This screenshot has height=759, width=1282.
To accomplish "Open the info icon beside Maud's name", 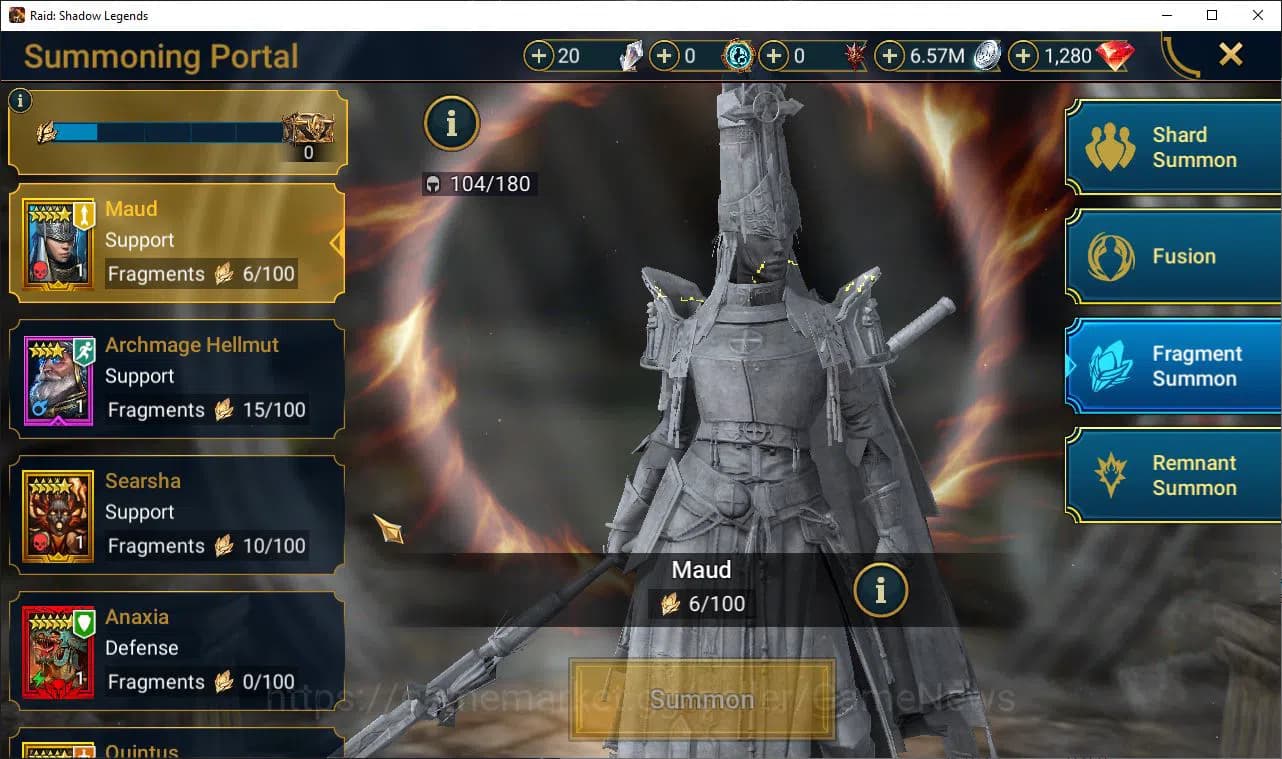I will 881,590.
